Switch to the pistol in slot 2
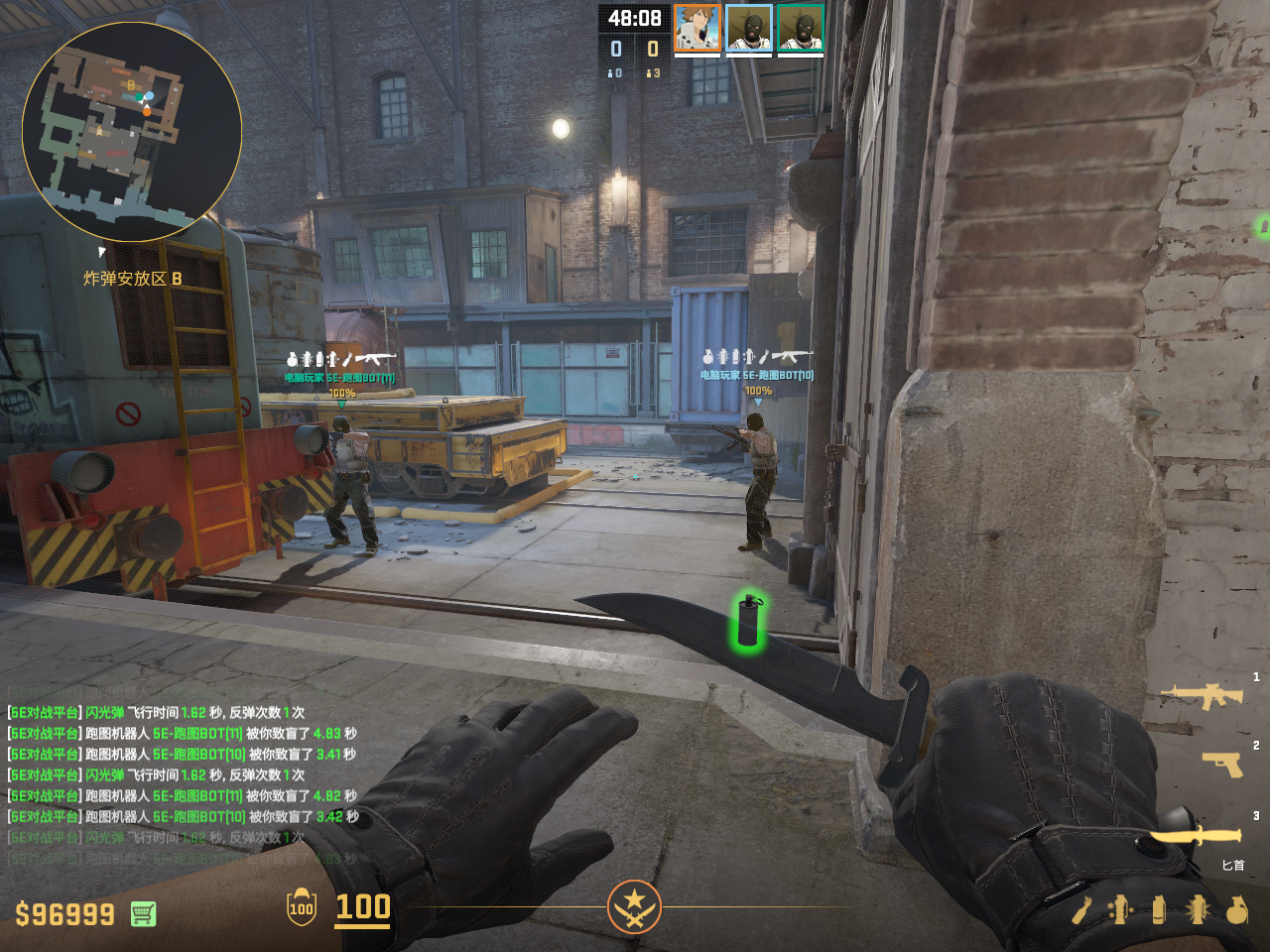This screenshot has width=1270, height=952. coord(1223,763)
